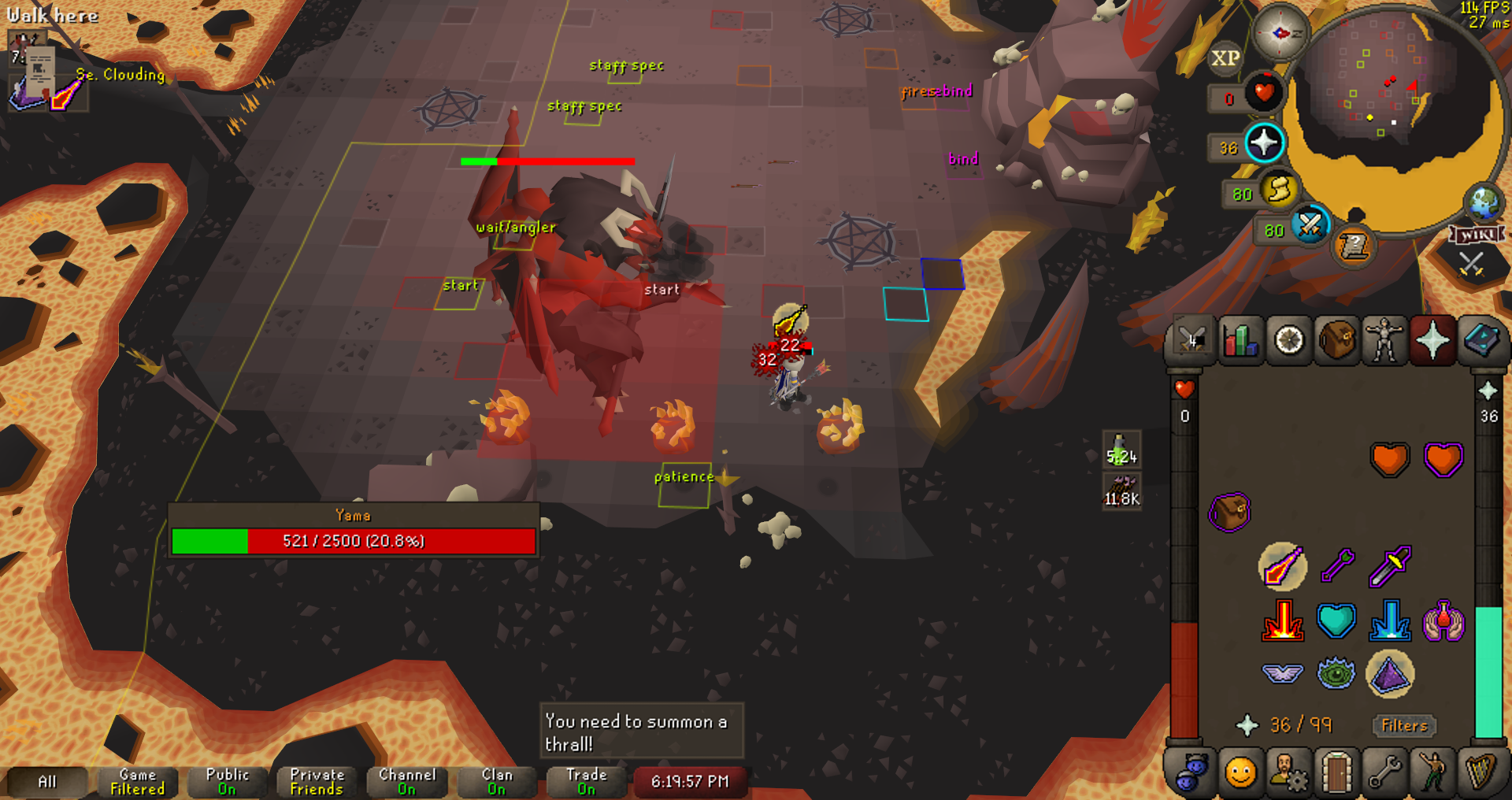
Task: Toggle the Augury pyramid prayer
Action: coord(1390,674)
